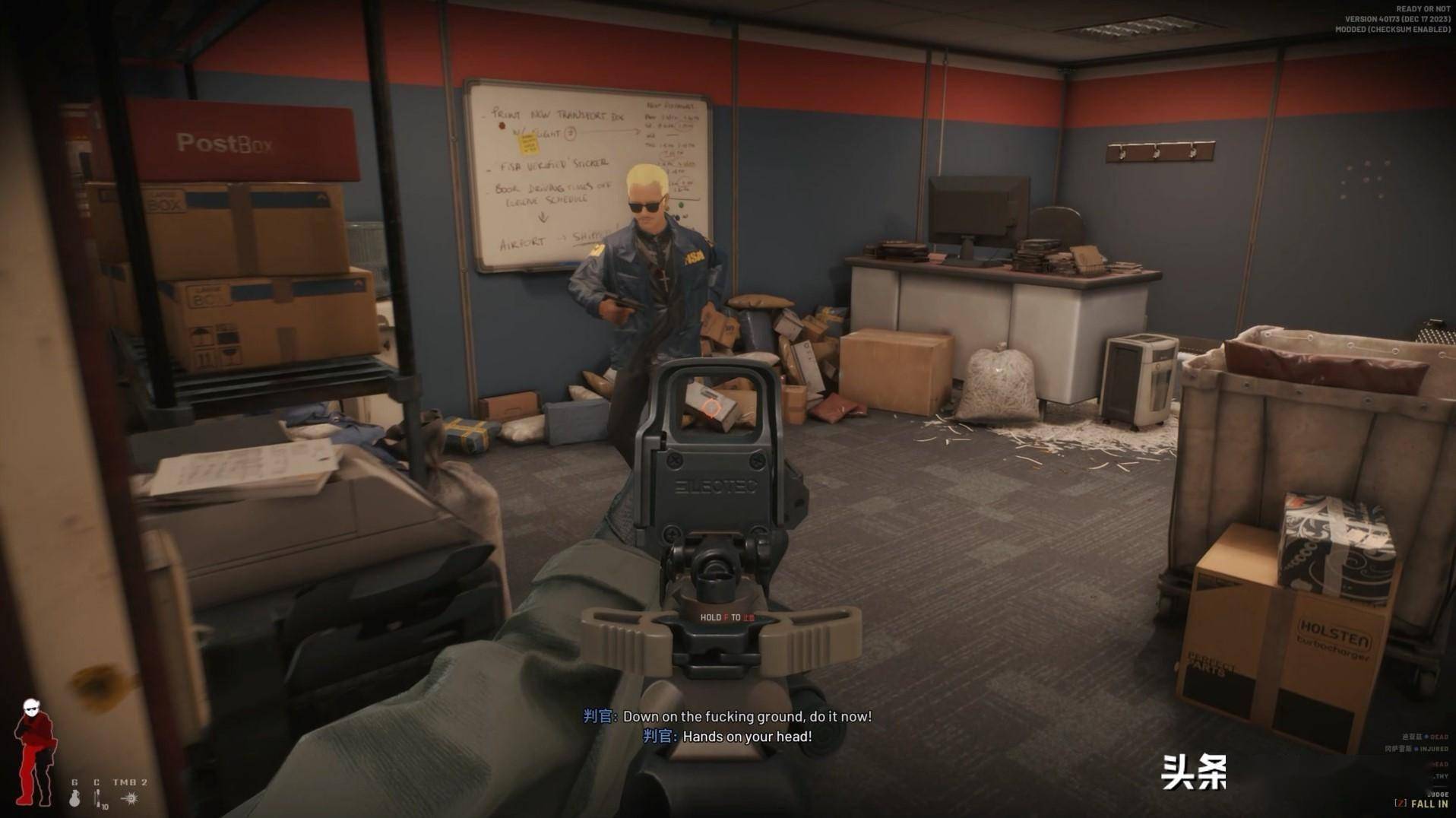Toggle the TMB 2 tactical light icon
The height and width of the screenshot is (818, 1456).
[x=130, y=797]
